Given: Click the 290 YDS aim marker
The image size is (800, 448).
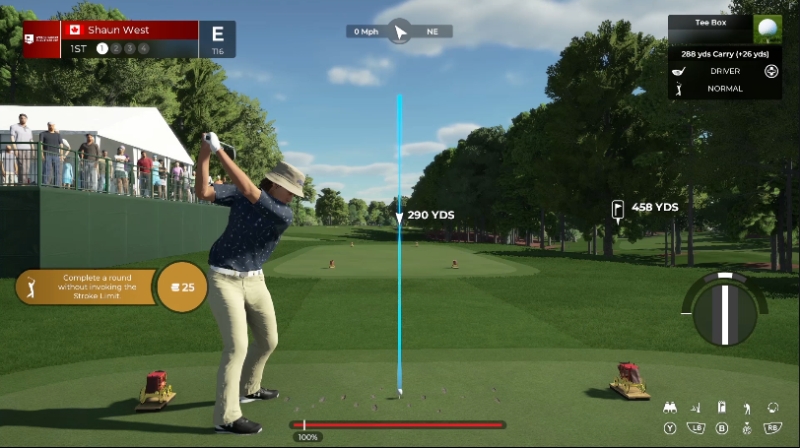Looking at the screenshot, I should click(x=430, y=215).
